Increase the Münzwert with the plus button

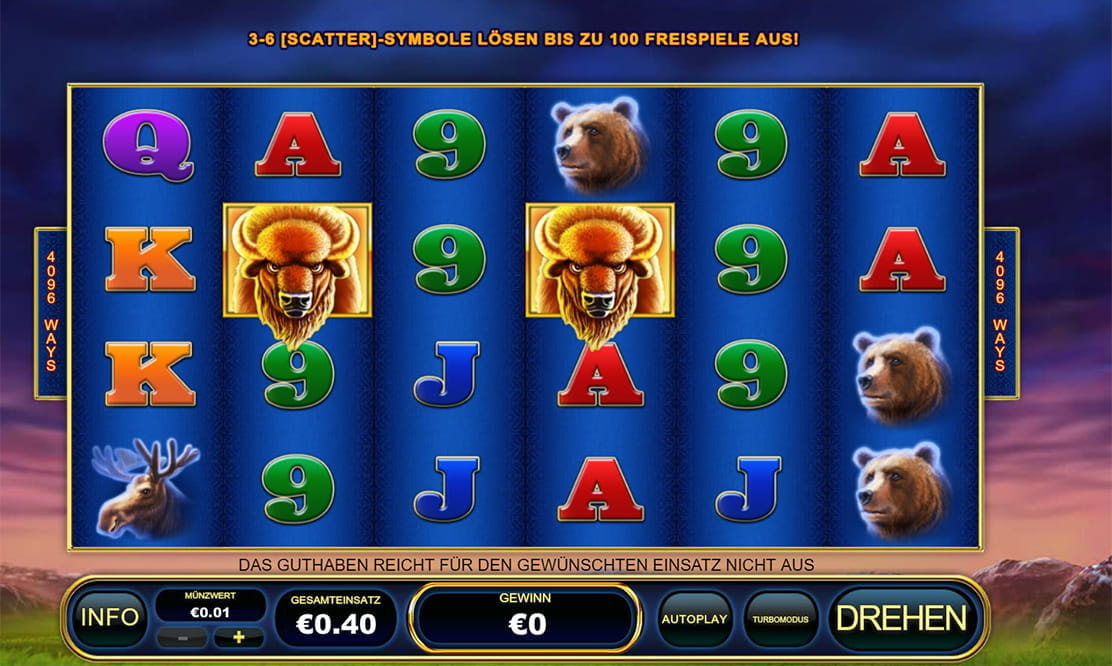[238, 637]
